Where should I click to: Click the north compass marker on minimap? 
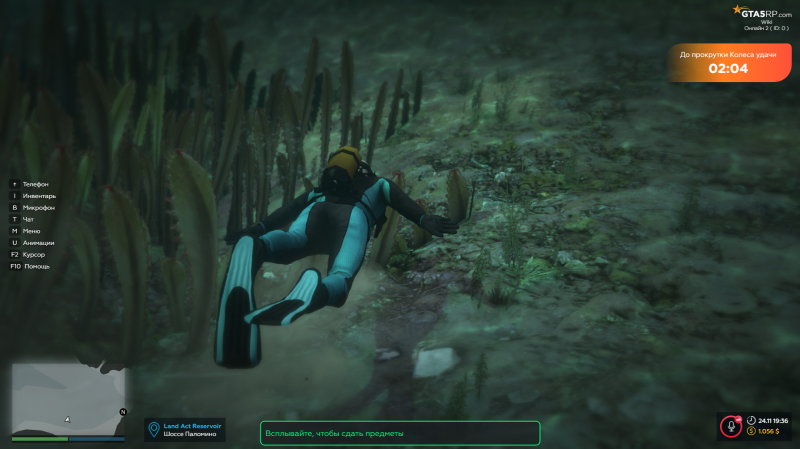pos(123,412)
